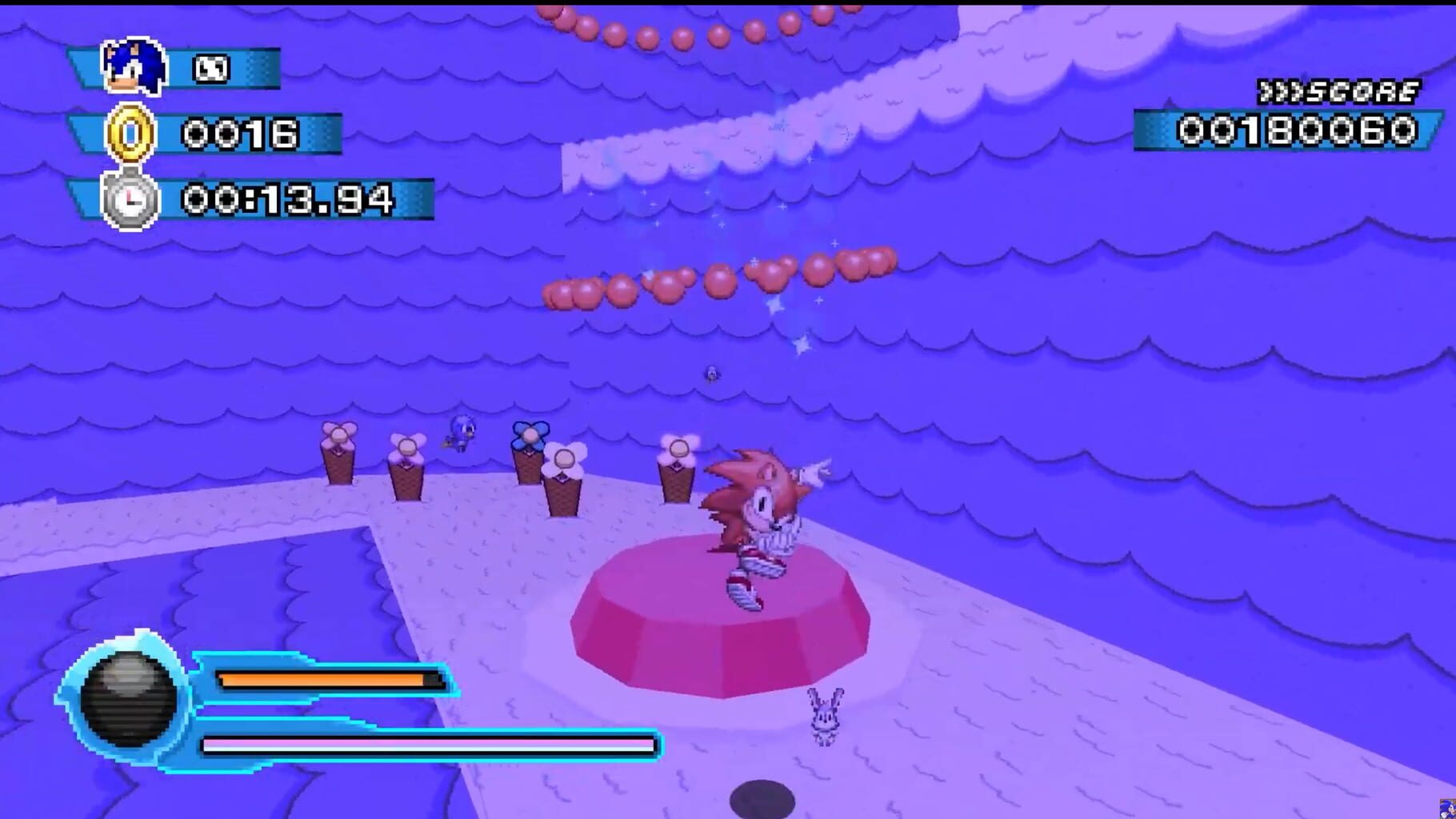Click the SCORE label in the top-right corner
The image size is (1456, 819).
point(1336,90)
